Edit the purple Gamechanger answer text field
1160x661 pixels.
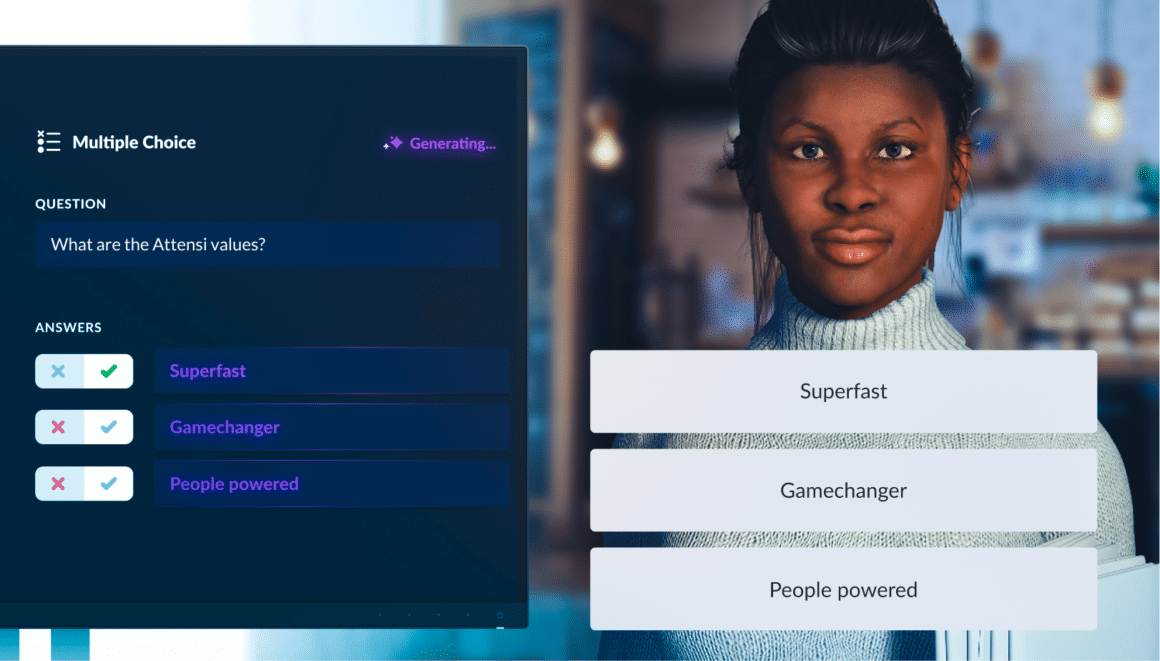[332, 427]
